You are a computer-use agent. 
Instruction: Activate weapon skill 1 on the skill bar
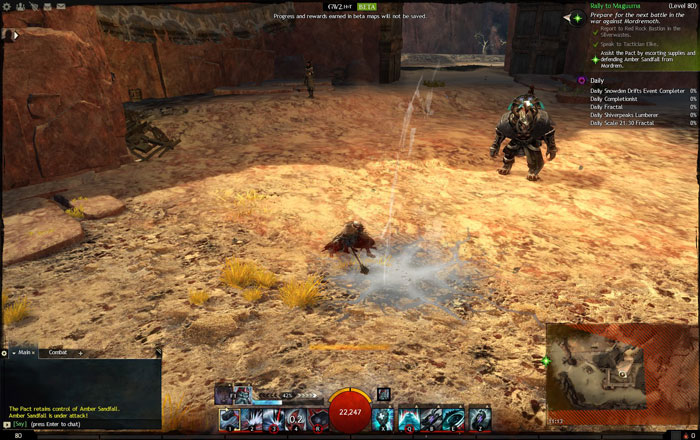229,418
